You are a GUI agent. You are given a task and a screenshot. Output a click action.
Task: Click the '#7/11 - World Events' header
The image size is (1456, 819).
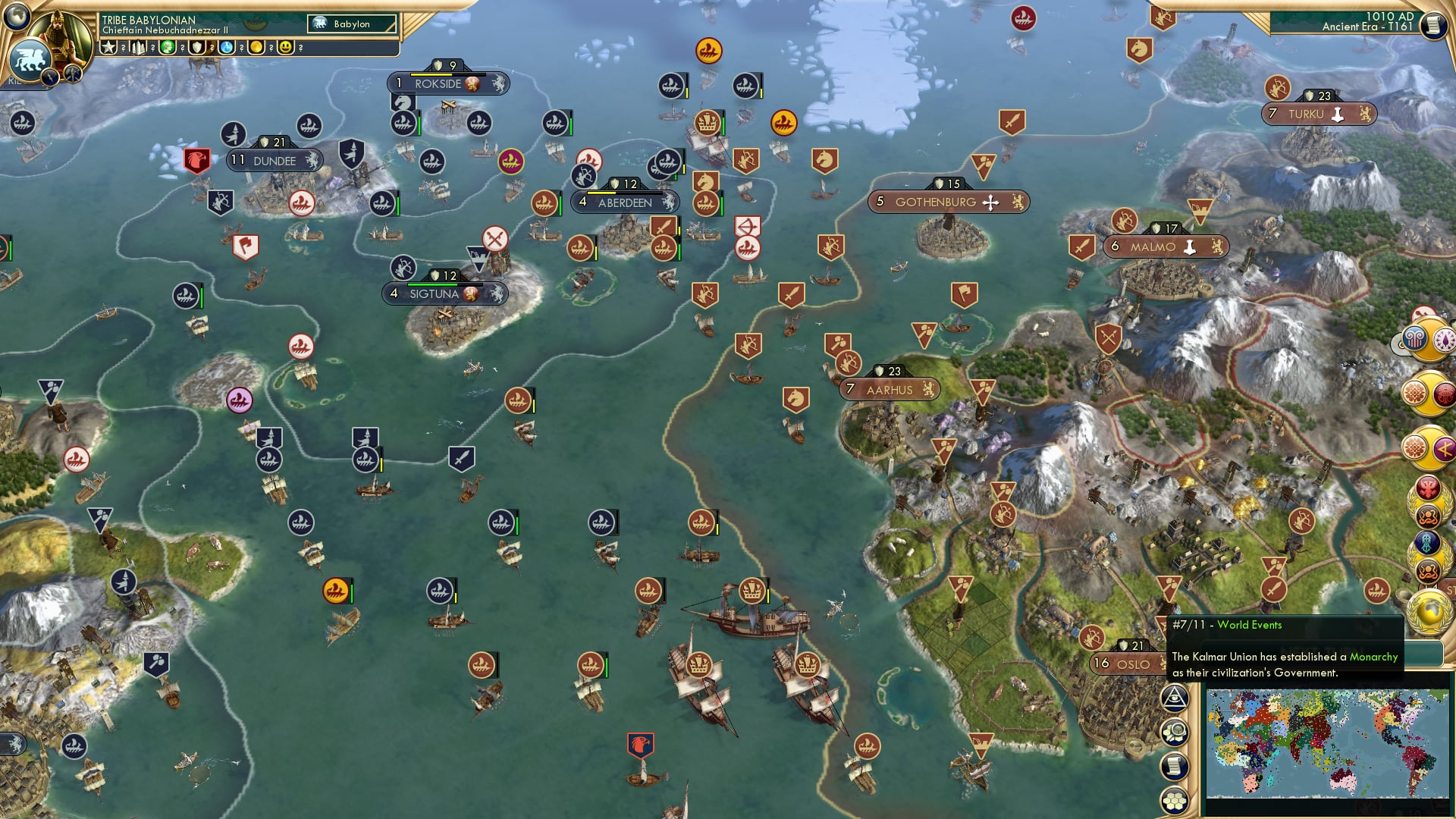1226,625
